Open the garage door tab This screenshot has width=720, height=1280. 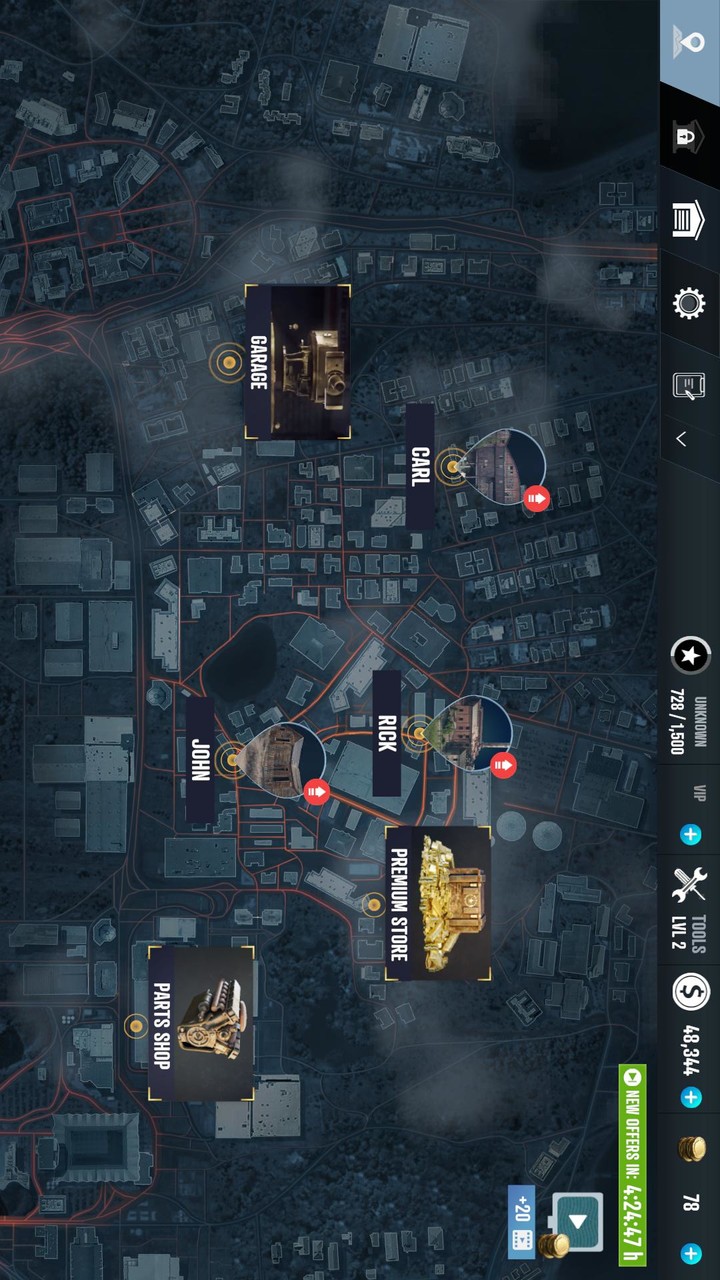[689, 219]
